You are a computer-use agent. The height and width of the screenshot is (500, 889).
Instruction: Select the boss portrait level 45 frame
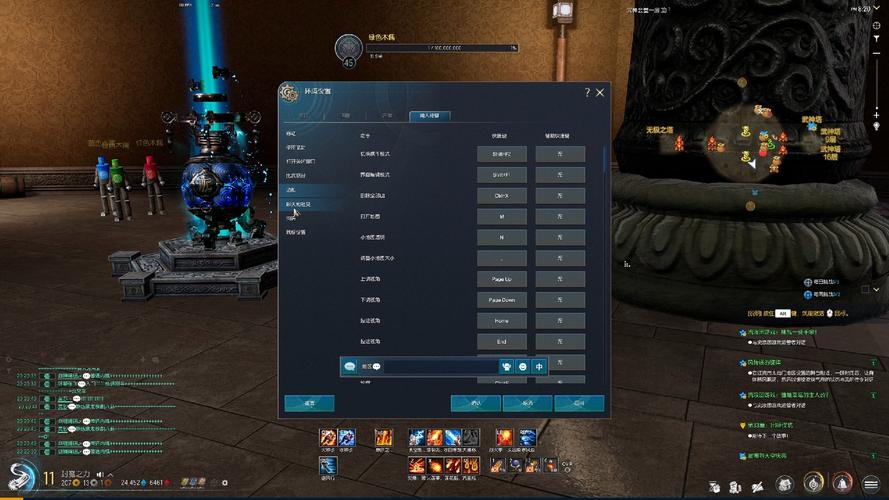349,49
